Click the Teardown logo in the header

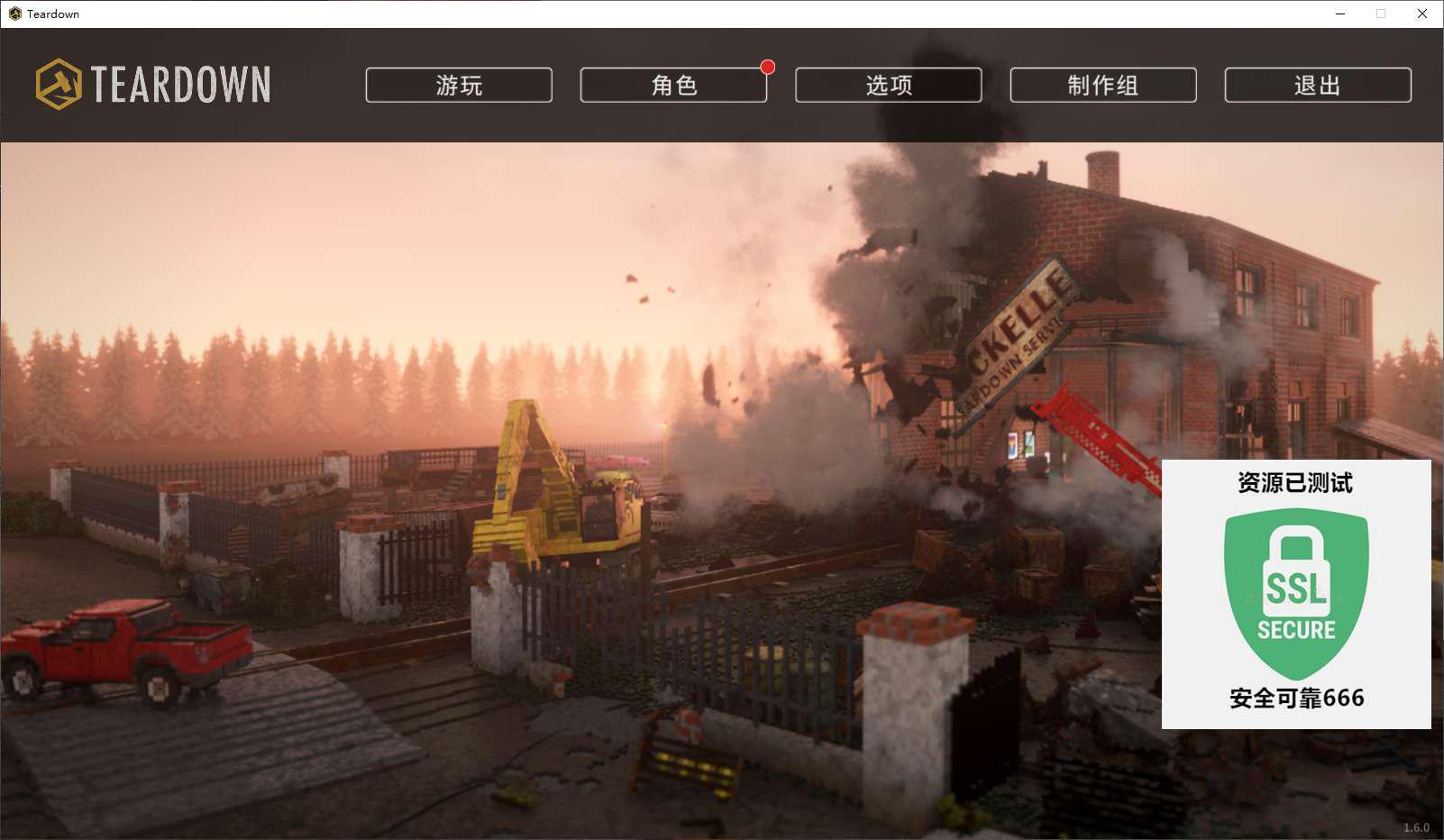coord(153,85)
